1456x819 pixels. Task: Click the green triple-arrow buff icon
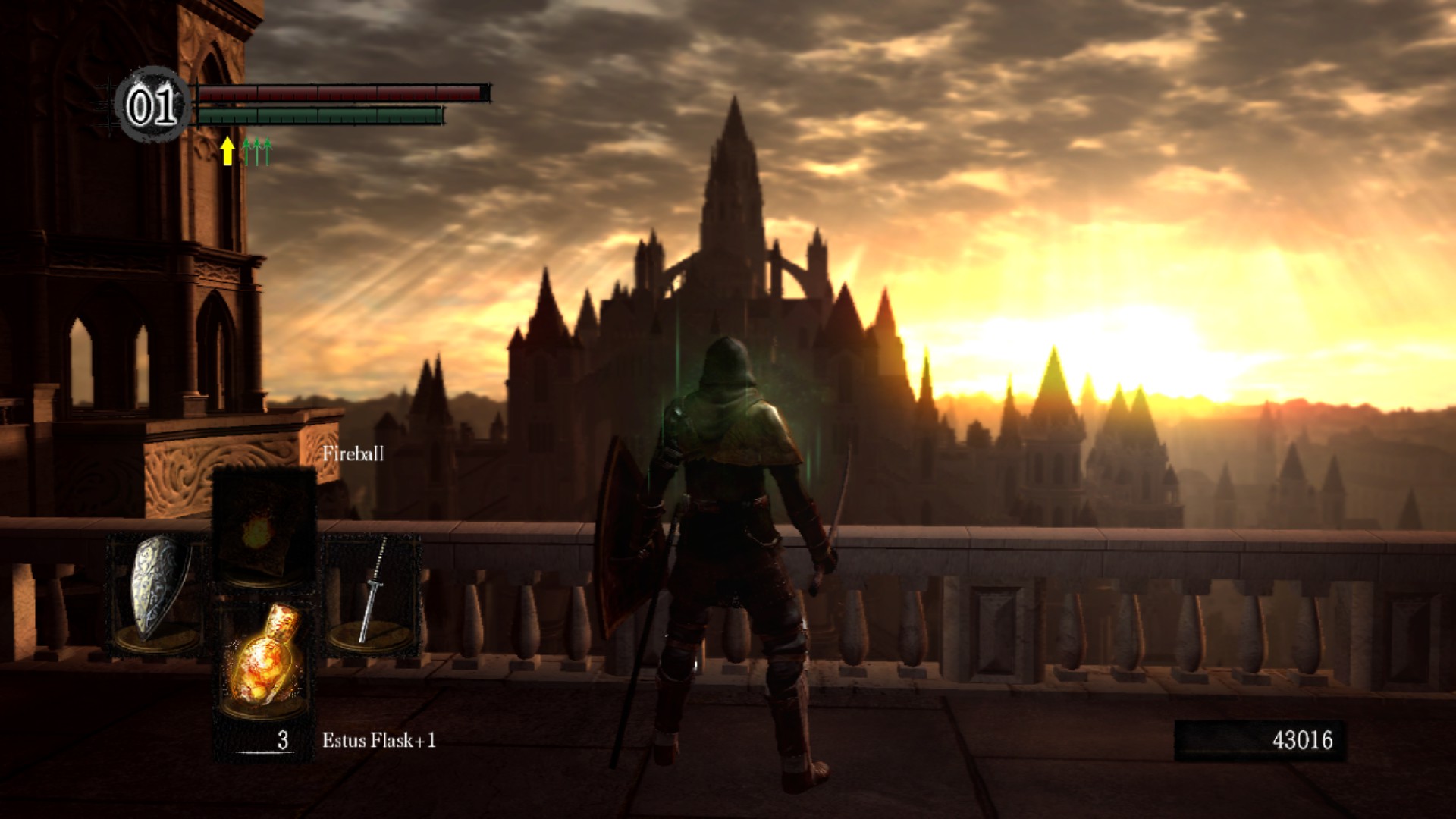257,151
